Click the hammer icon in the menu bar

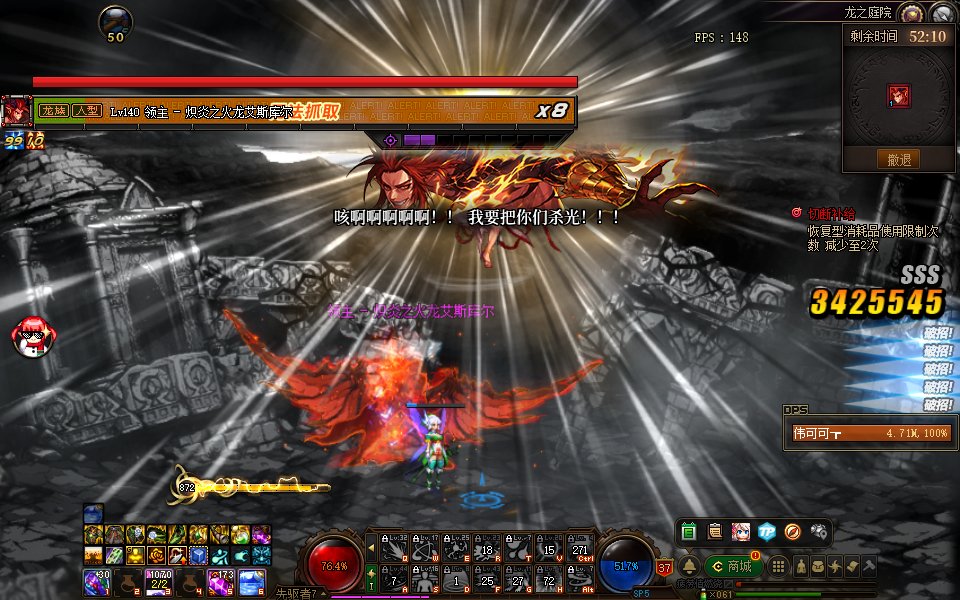pyautogui.click(x=870, y=566)
